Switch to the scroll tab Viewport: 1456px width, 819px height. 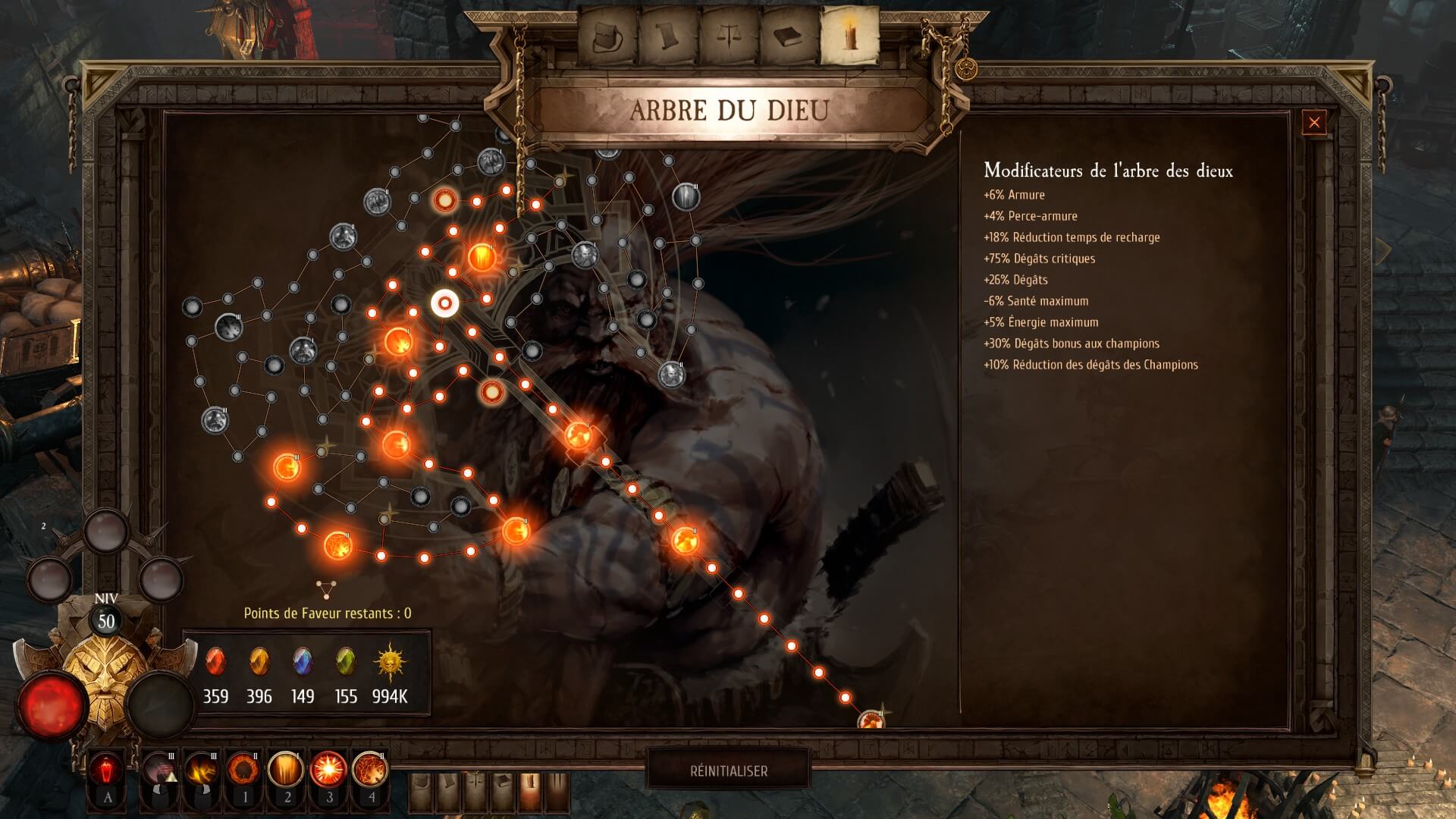[668, 35]
